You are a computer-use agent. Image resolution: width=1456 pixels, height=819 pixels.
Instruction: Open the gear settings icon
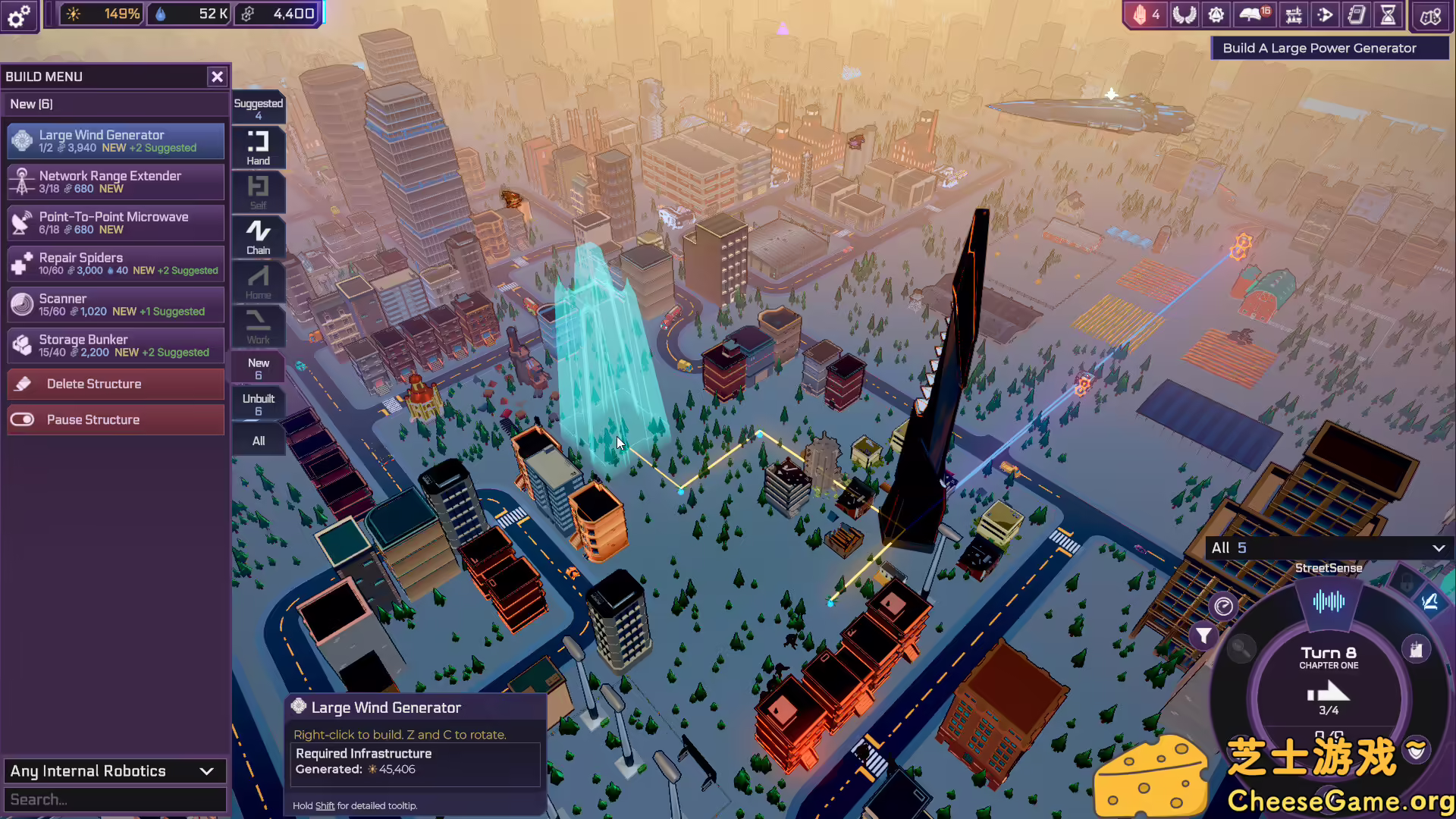[x=19, y=15]
